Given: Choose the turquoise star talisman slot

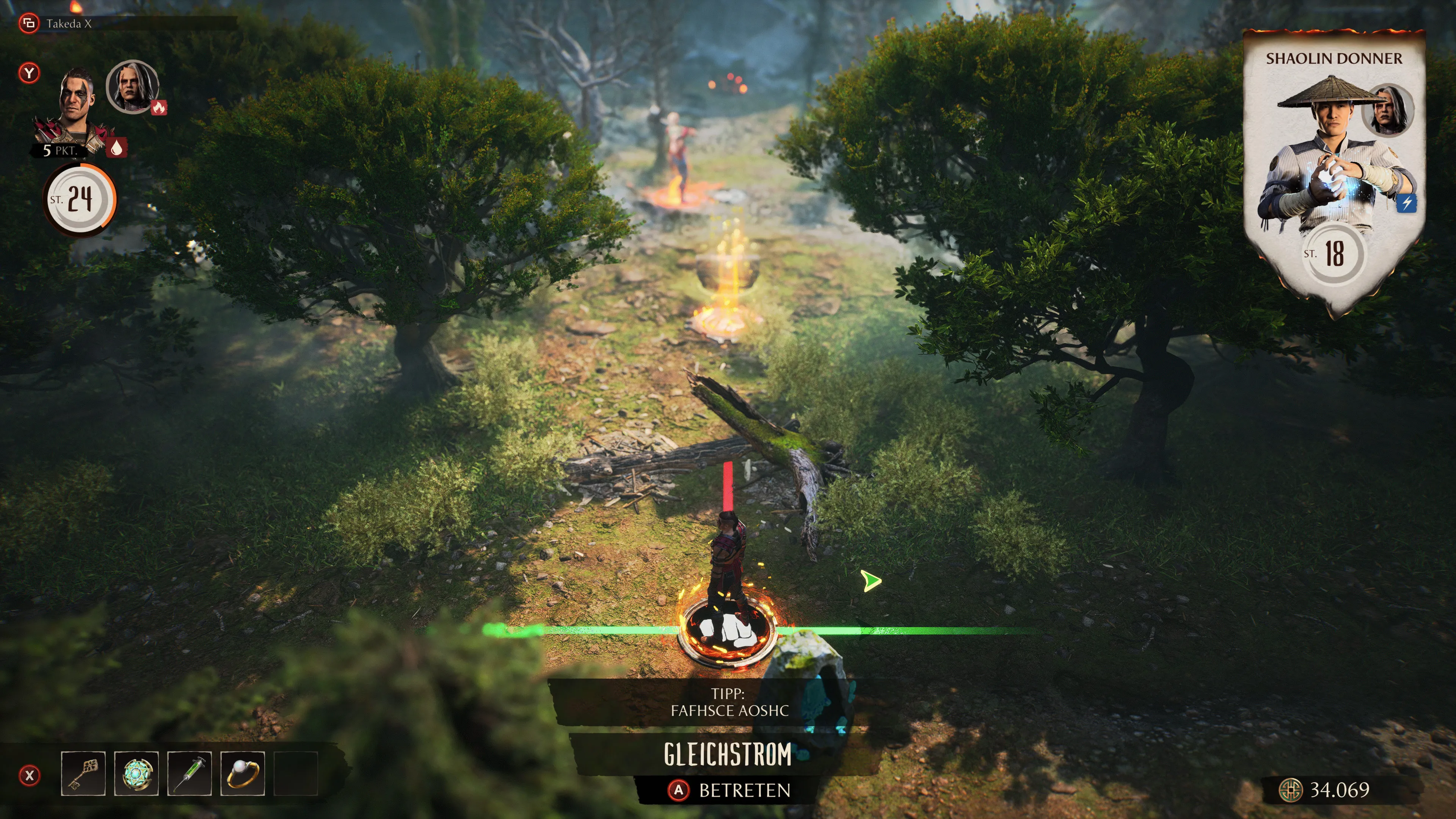Looking at the screenshot, I should (x=136, y=773).
